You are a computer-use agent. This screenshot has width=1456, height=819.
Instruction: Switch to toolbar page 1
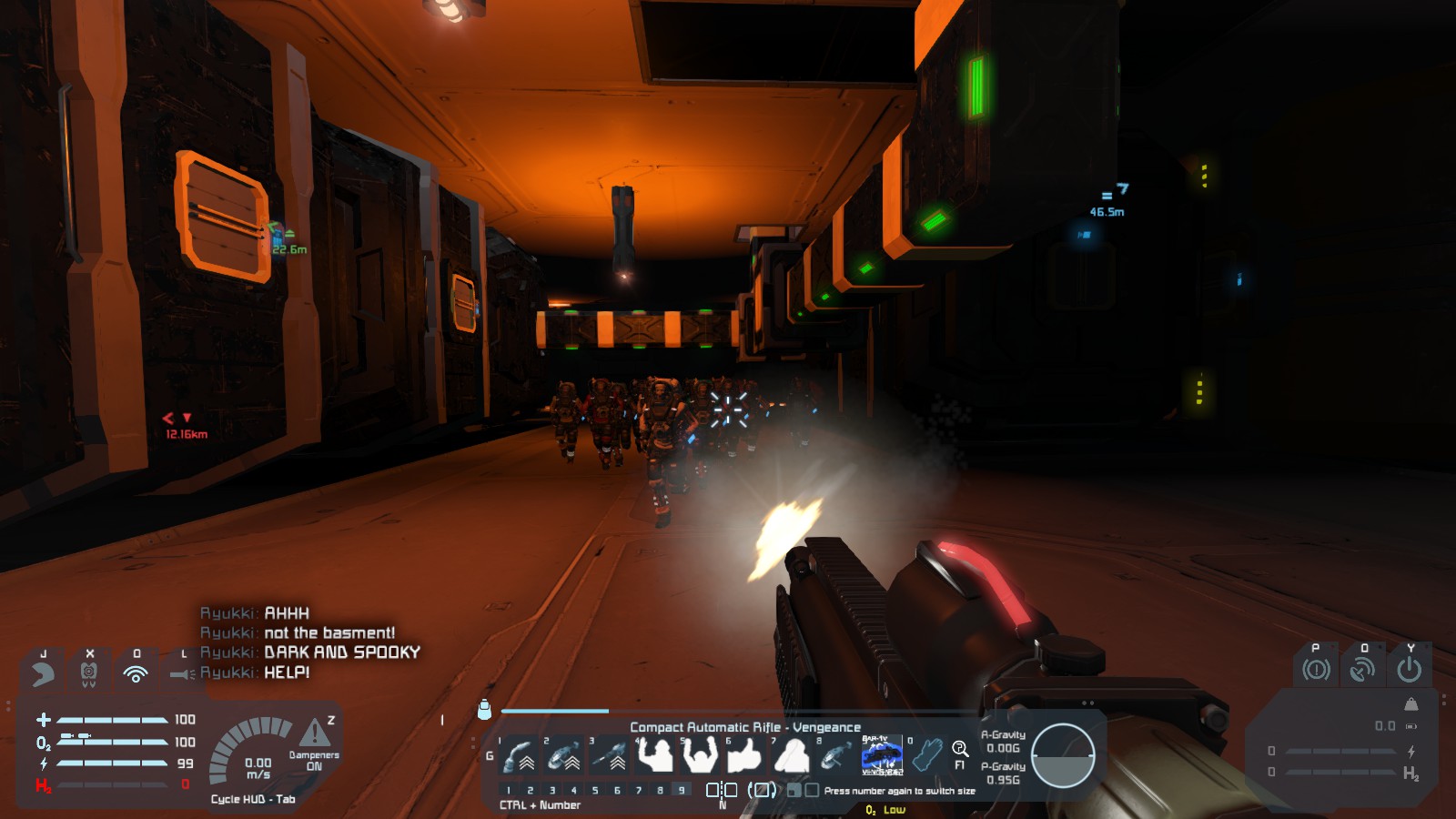[x=509, y=790]
